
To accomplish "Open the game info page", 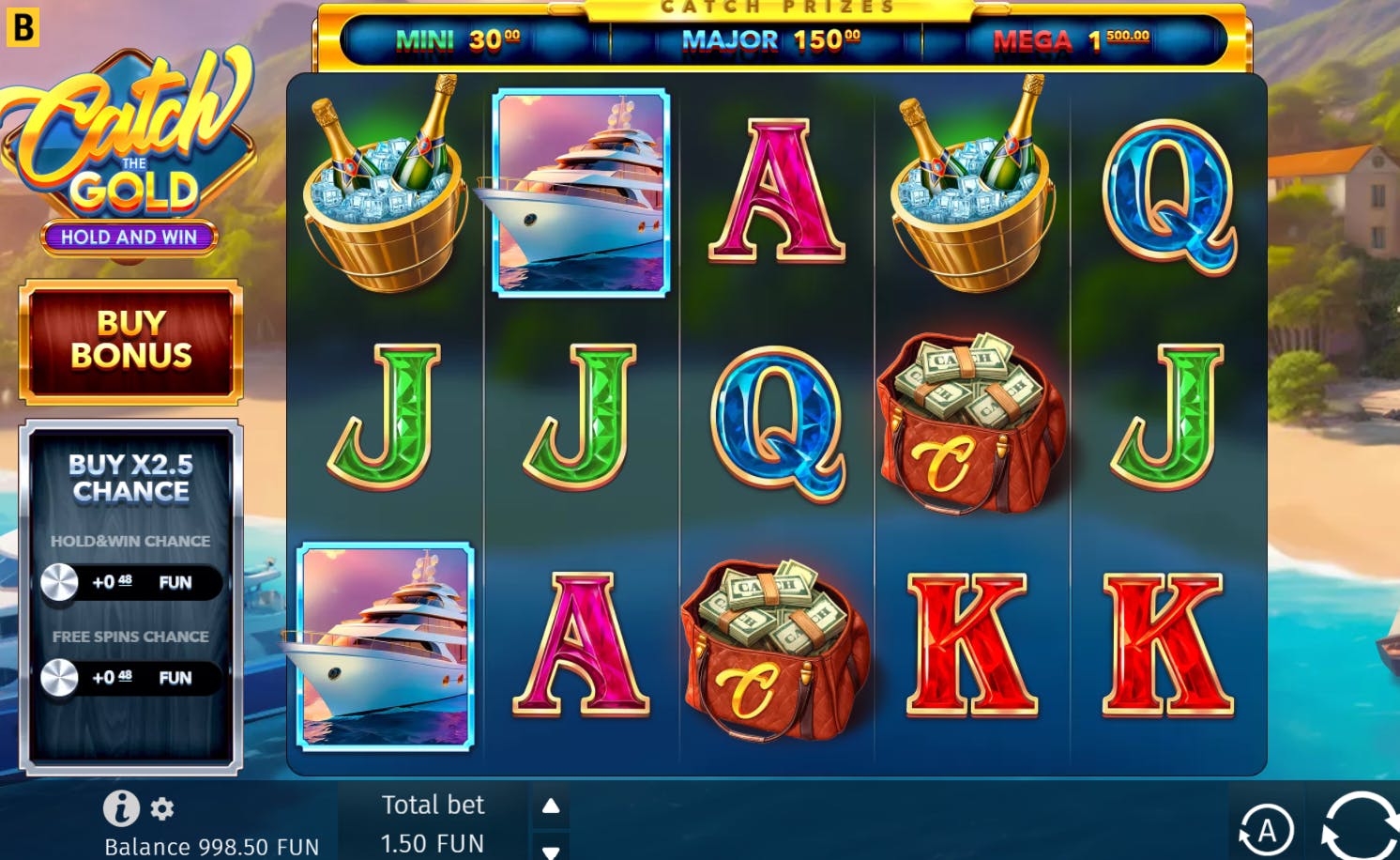I will (121, 807).
